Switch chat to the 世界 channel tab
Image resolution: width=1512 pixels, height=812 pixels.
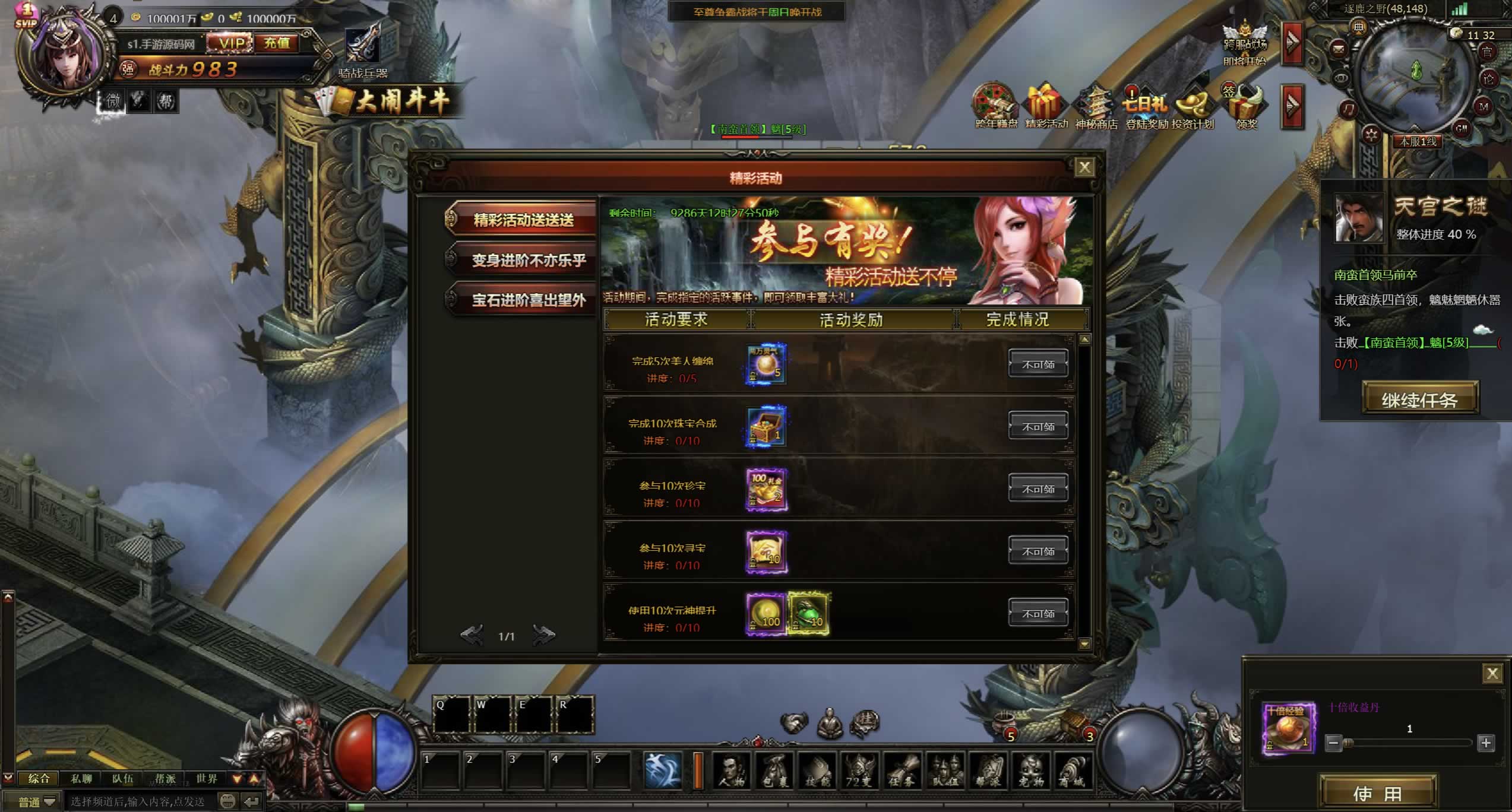pyautogui.click(x=207, y=778)
